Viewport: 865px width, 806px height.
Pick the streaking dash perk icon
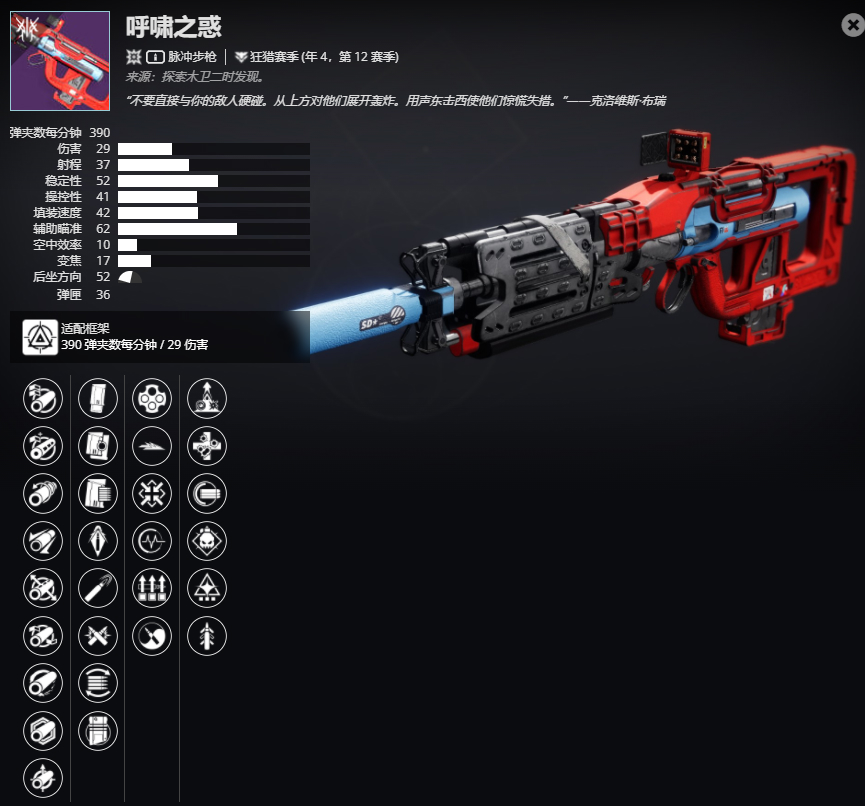tap(152, 446)
